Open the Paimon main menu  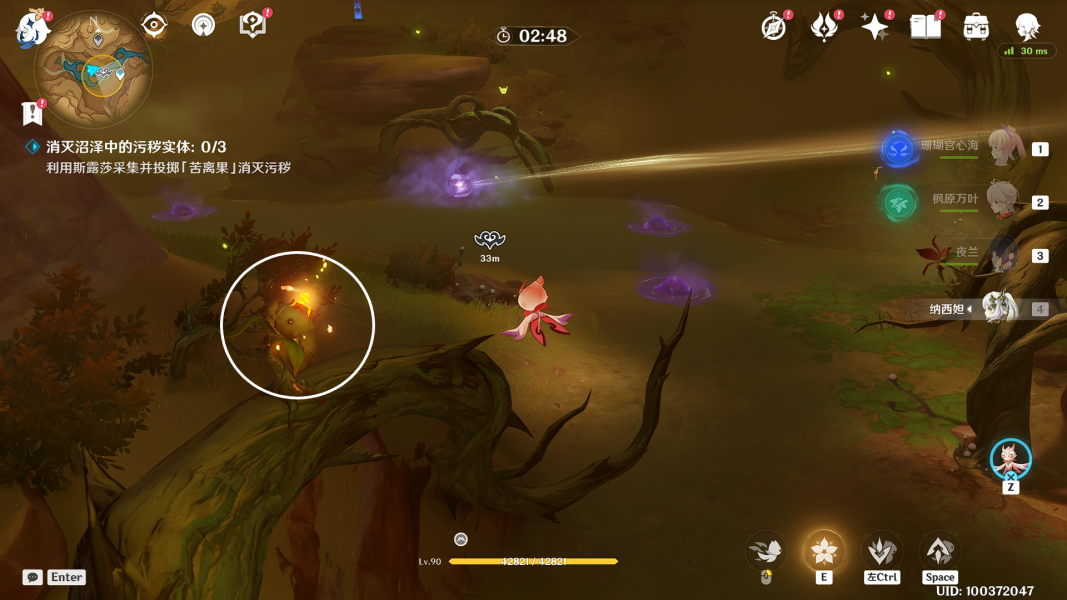pyautogui.click(x=33, y=29)
